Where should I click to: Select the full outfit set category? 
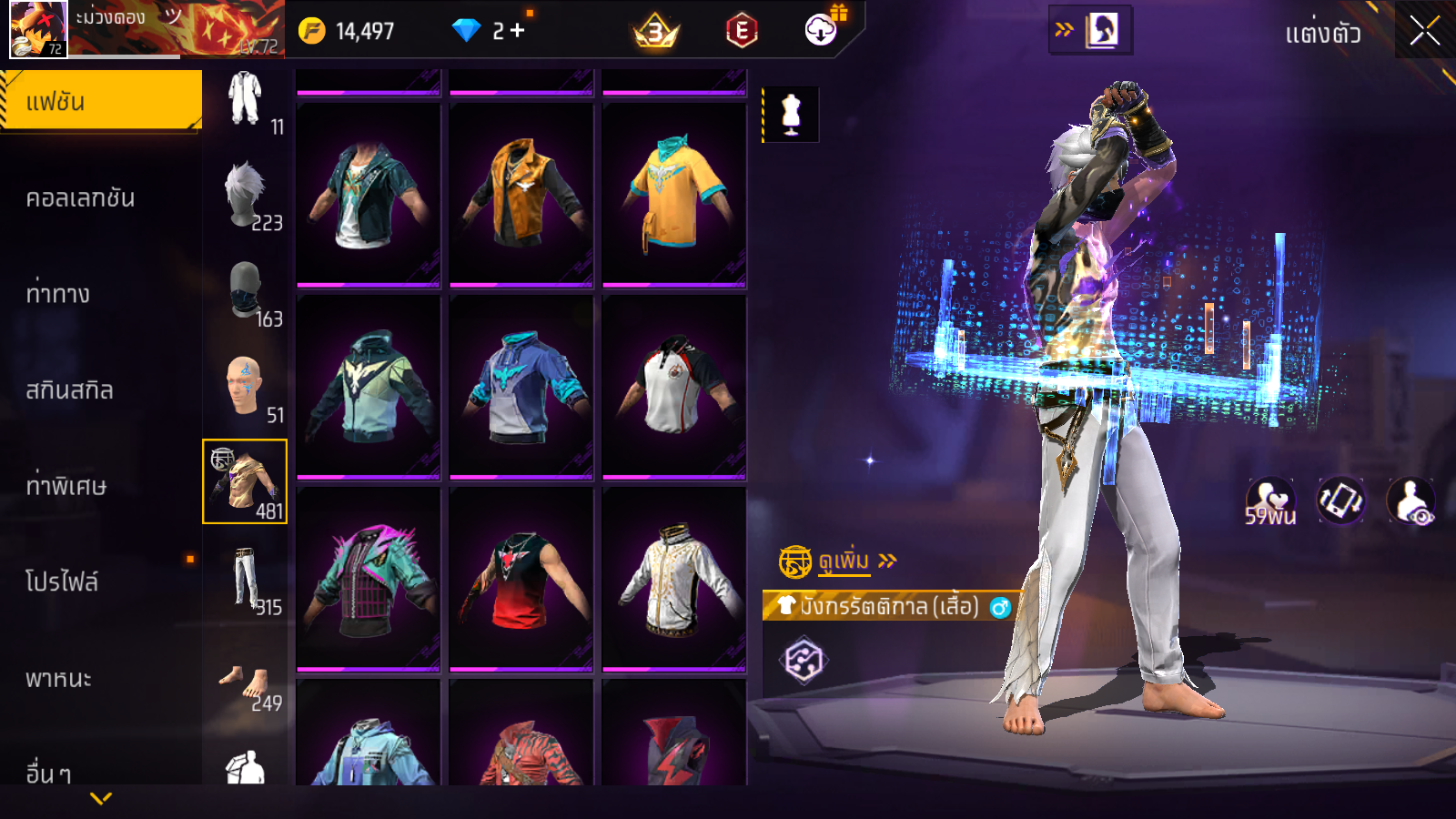[x=245, y=98]
